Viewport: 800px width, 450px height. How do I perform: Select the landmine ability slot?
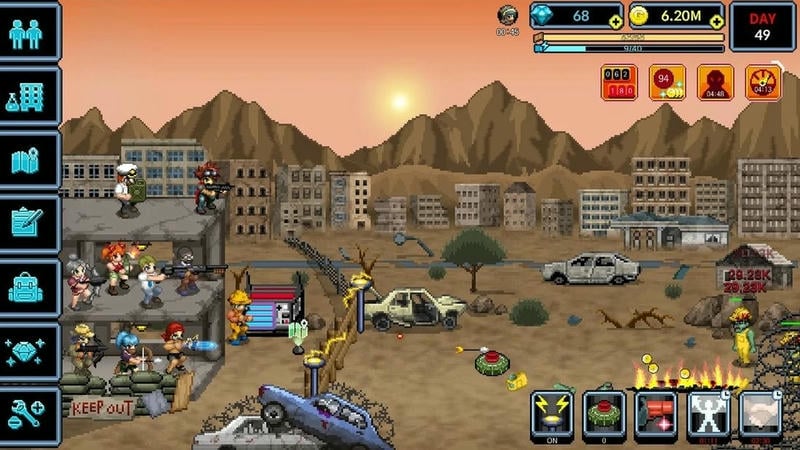tap(603, 413)
